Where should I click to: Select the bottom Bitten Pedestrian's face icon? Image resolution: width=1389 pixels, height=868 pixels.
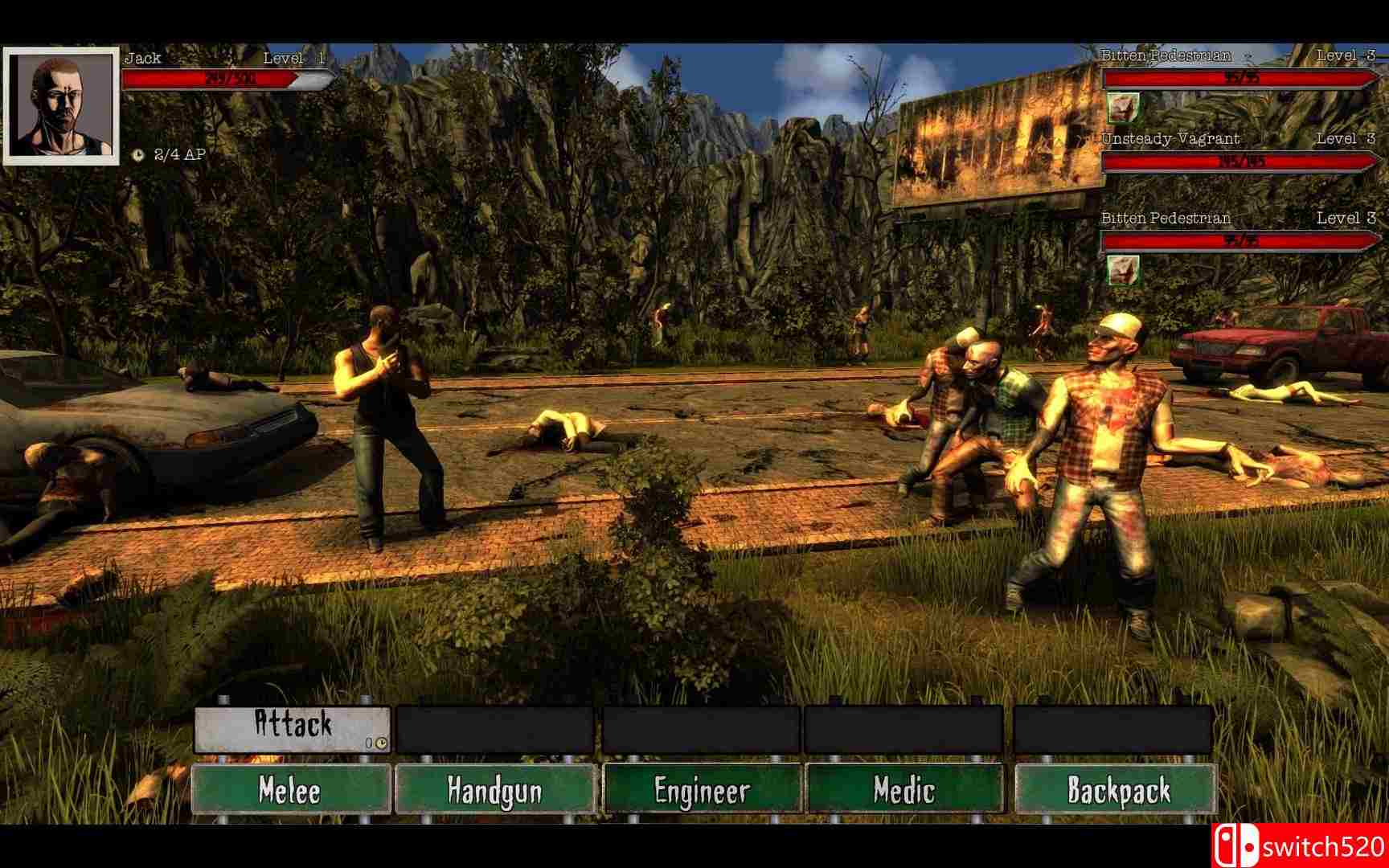click(1124, 269)
